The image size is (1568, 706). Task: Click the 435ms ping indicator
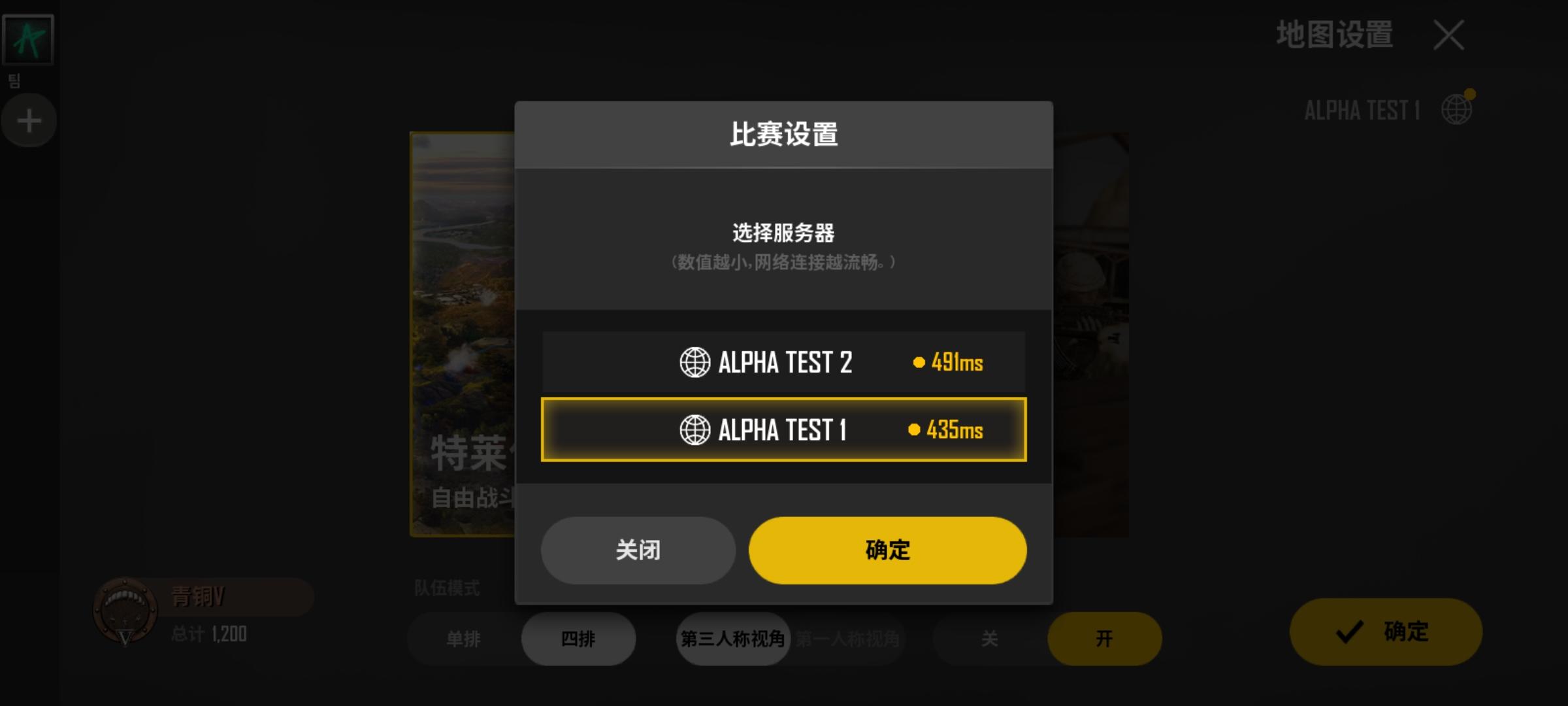point(947,429)
